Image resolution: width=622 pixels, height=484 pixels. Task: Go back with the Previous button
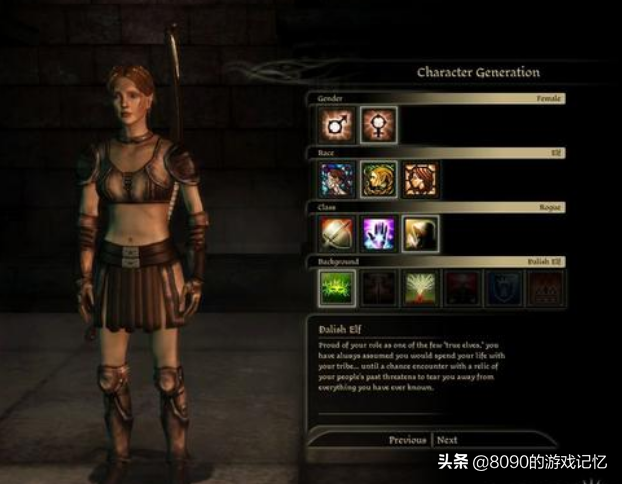click(407, 440)
